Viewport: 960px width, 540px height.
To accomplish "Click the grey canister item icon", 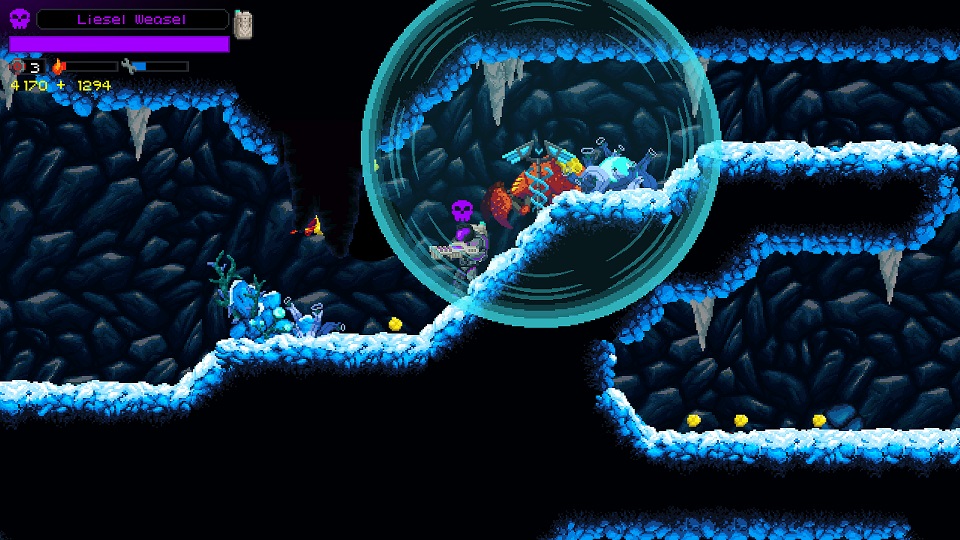I will 243,23.
